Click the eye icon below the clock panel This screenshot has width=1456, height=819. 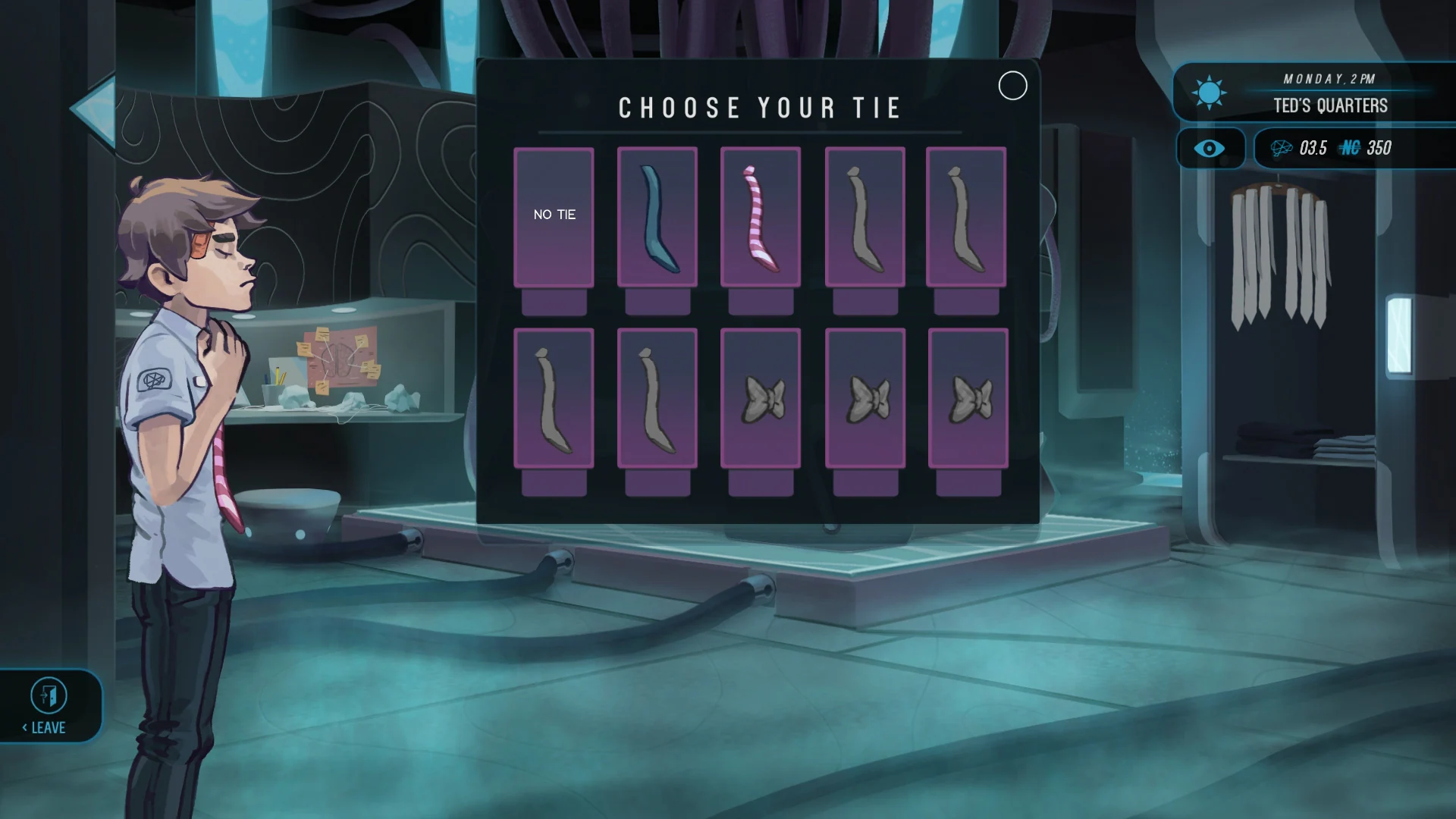pyautogui.click(x=1210, y=149)
